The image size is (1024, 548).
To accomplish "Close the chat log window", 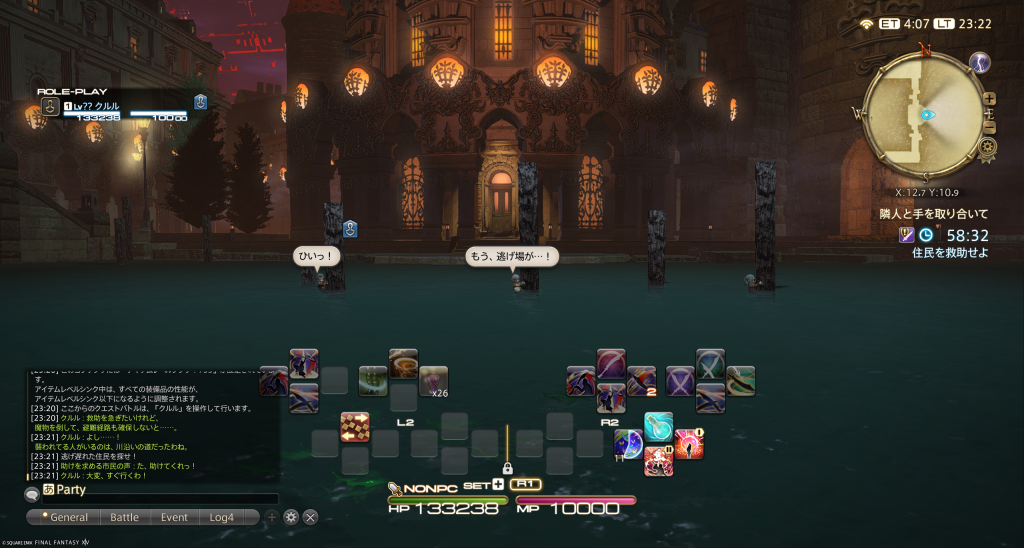I will (311, 517).
